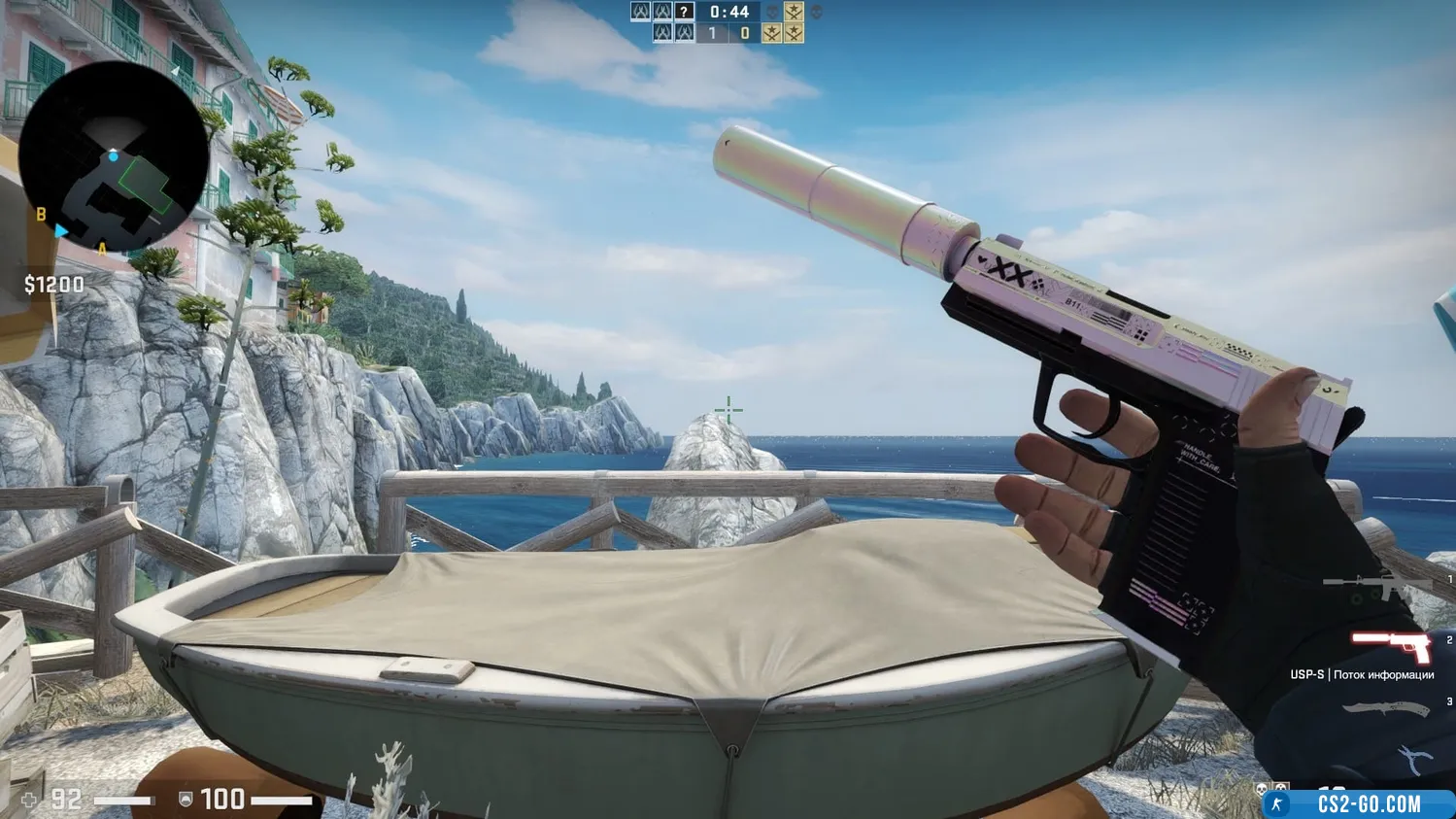The height and width of the screenshot is (819, 1456).
Task: Click the question mark player avatar
Action: coord(685,12)
